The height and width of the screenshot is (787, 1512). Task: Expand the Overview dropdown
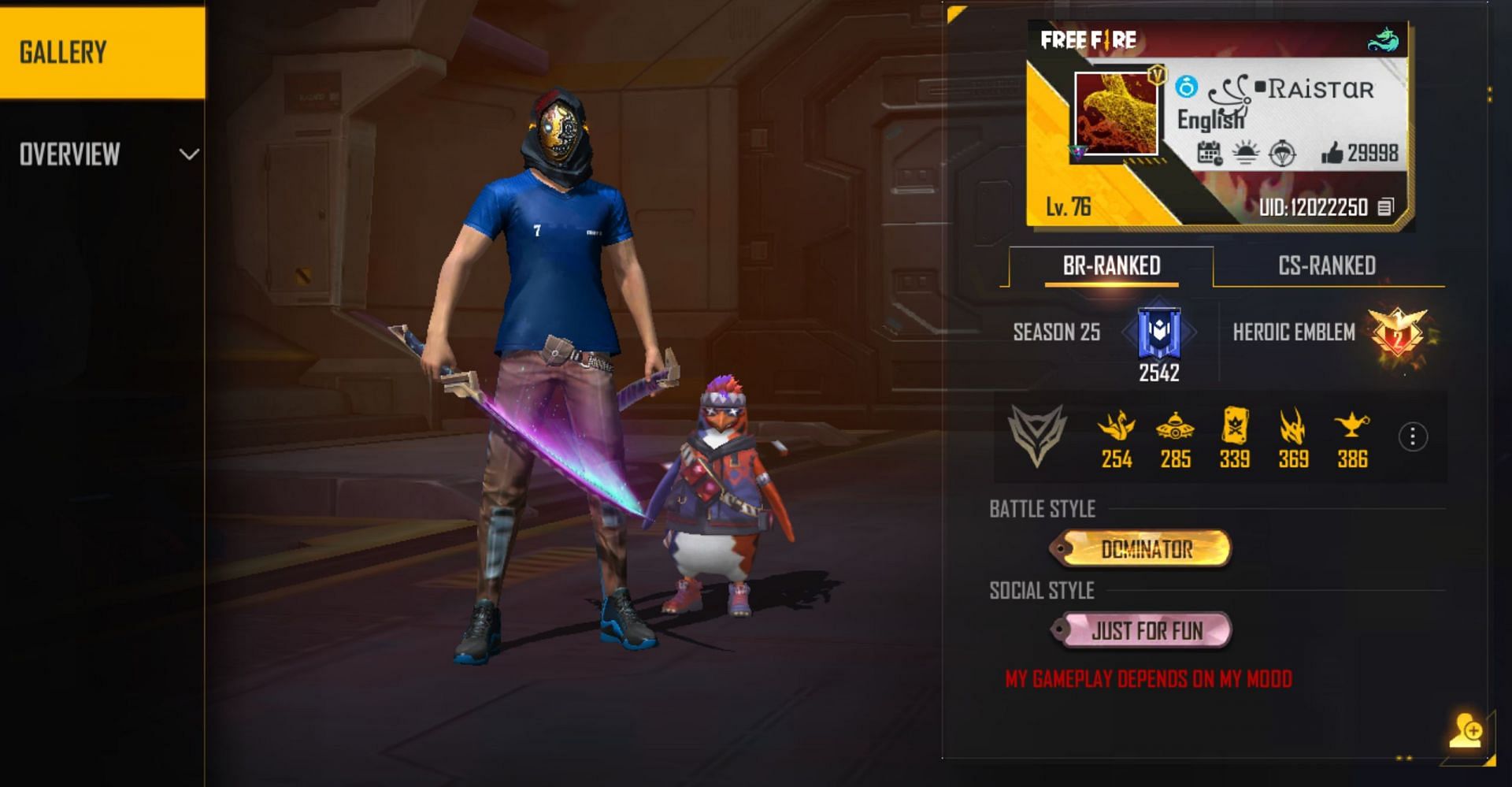(188, 154)
